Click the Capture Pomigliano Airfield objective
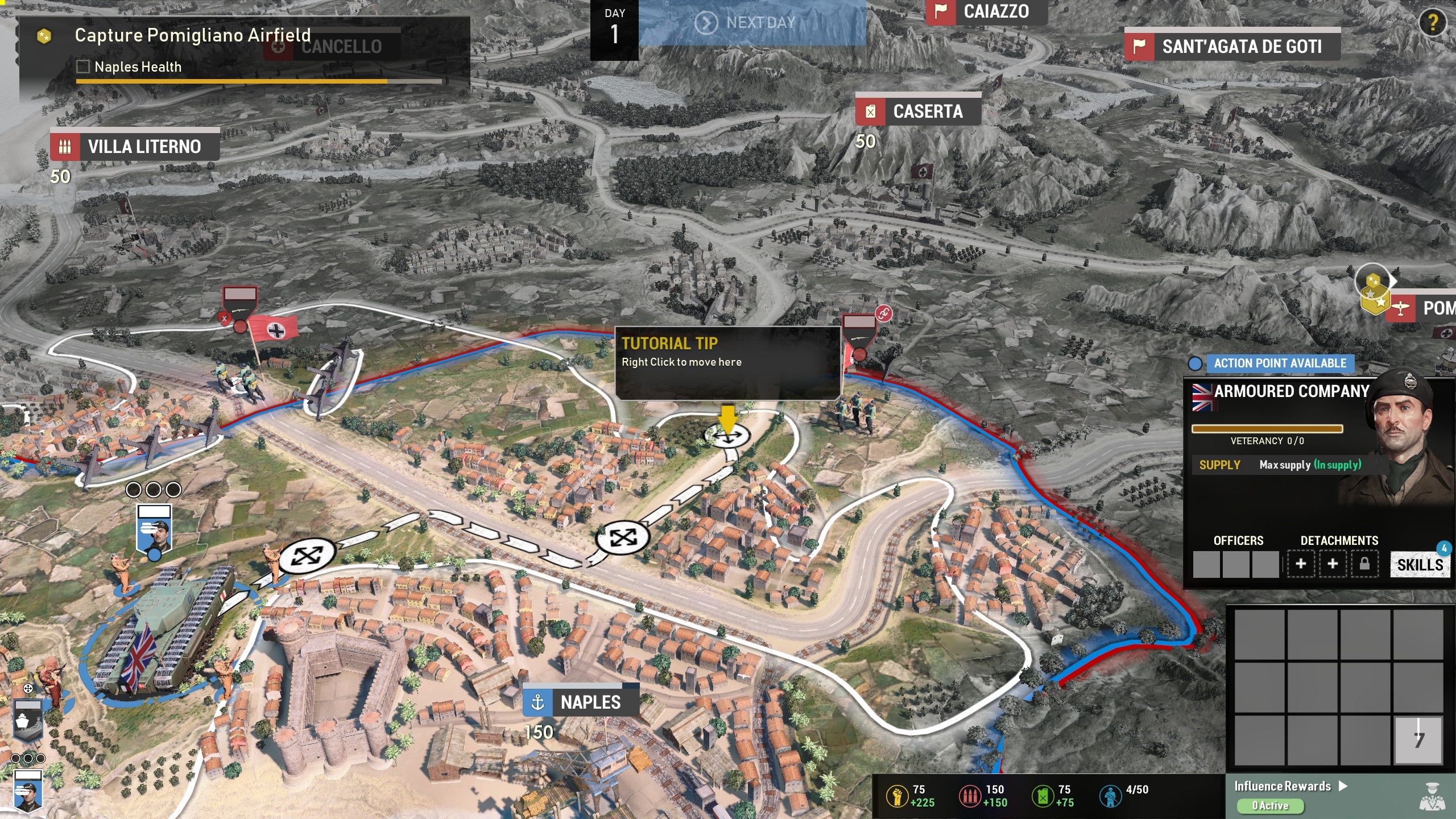 tap(192, 35)
